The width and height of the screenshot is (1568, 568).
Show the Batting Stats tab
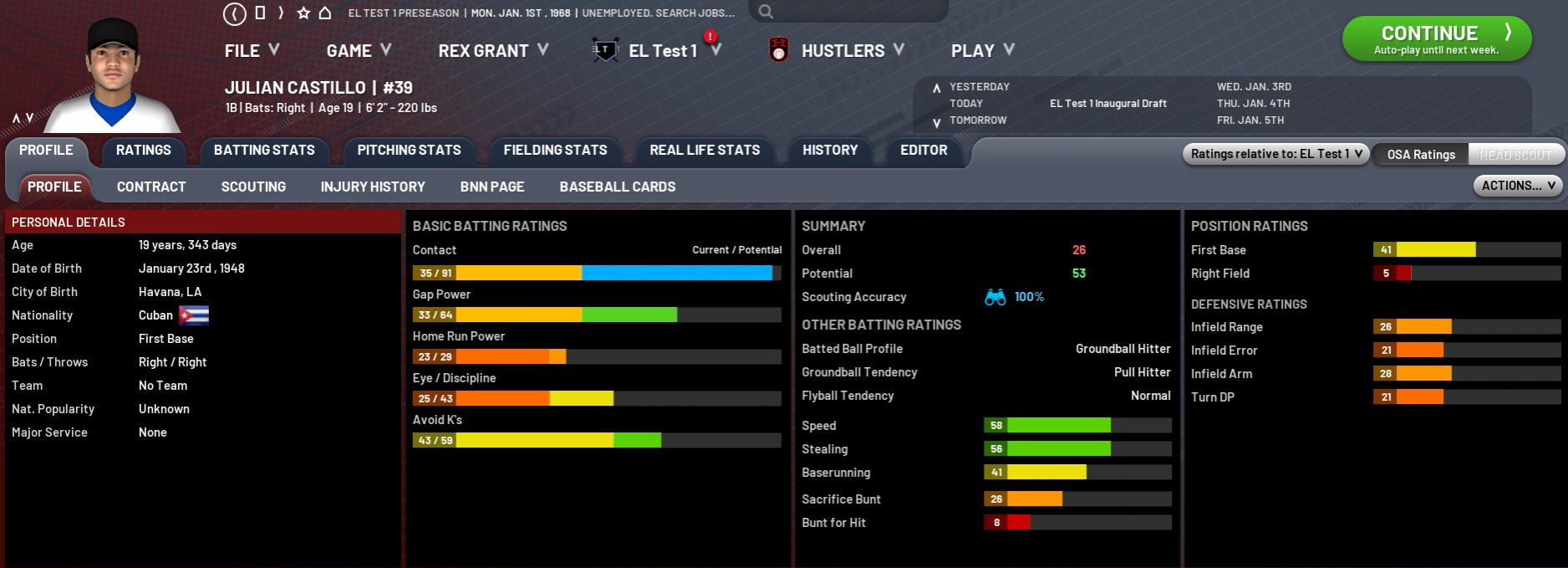(264, 151)
